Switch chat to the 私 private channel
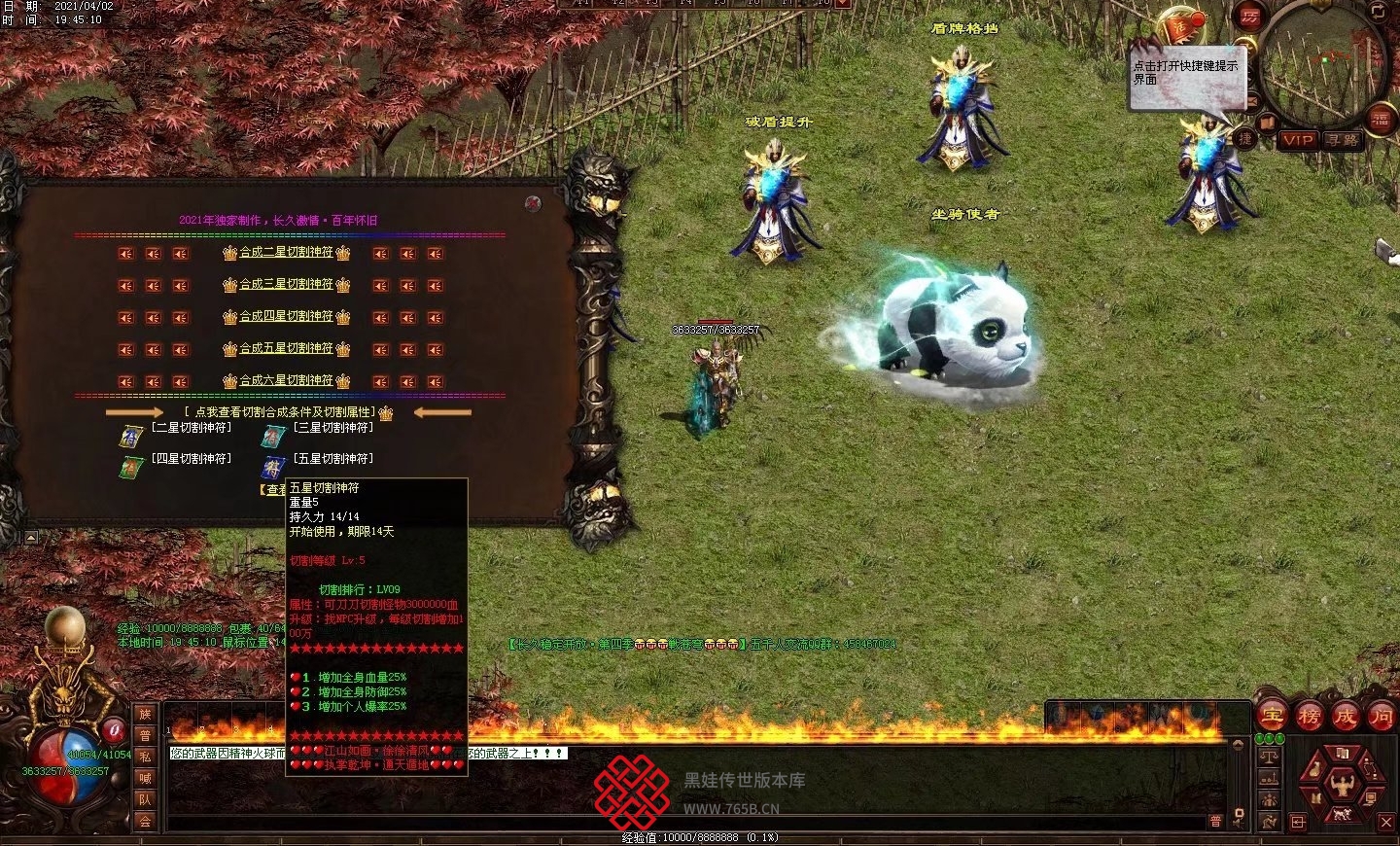 pos(145,757)
